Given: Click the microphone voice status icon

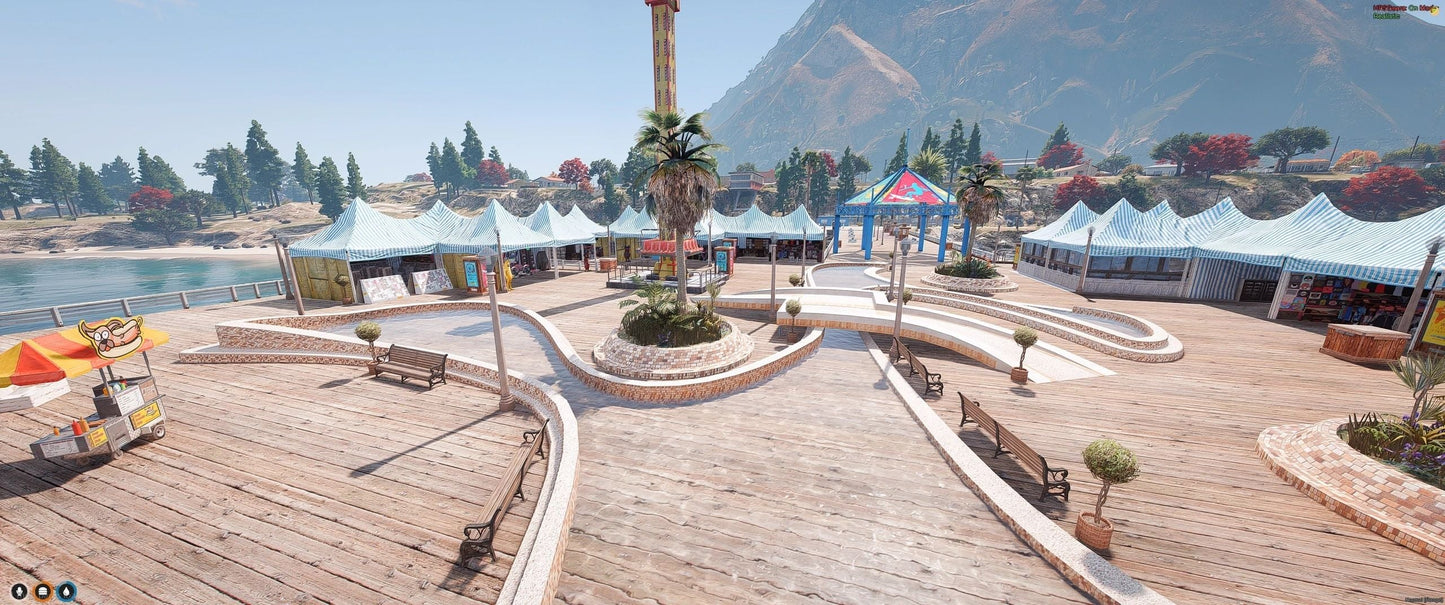Looking at the screenshot, I should coord(19,591).
